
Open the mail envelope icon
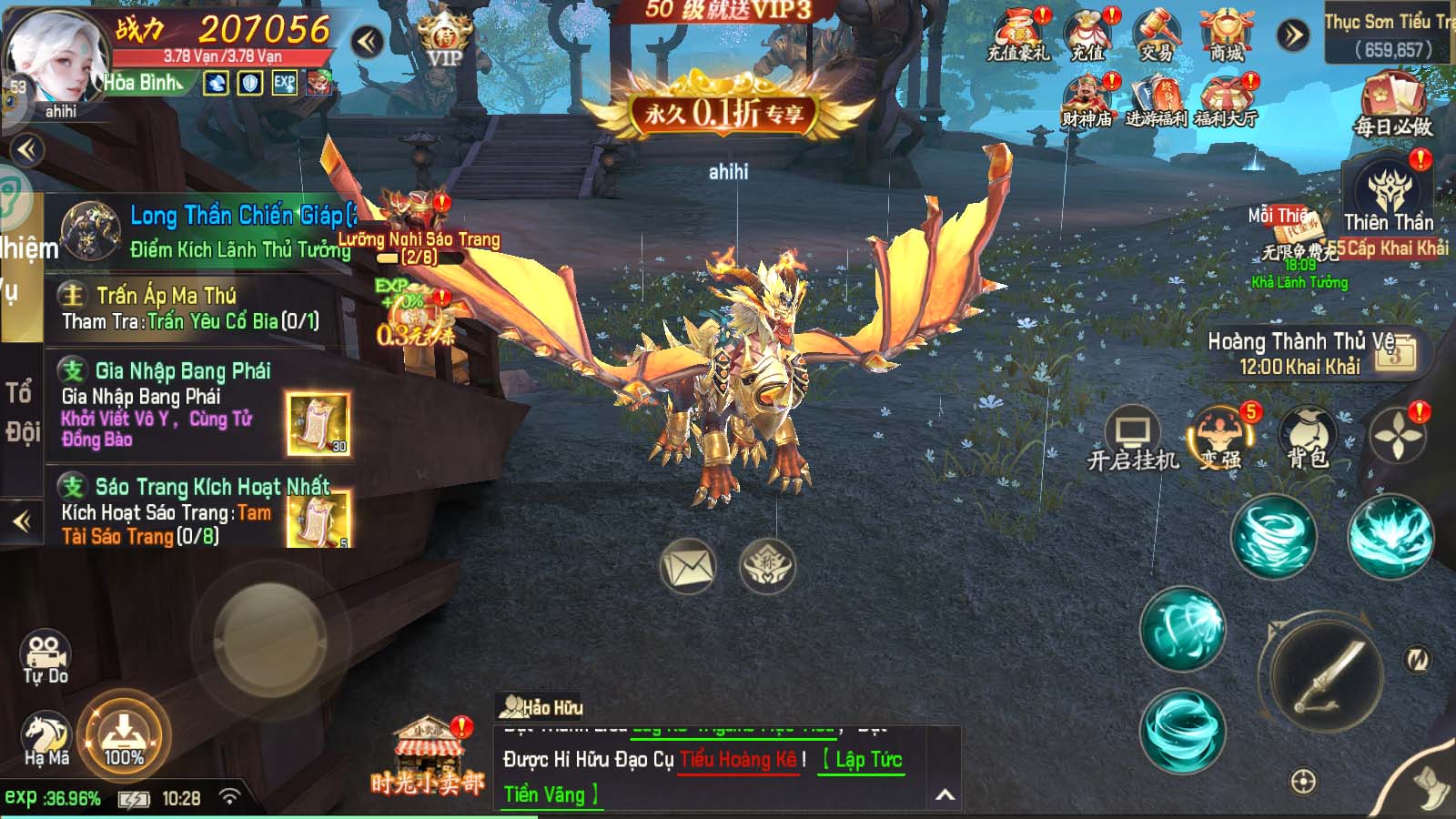[687, 567]
